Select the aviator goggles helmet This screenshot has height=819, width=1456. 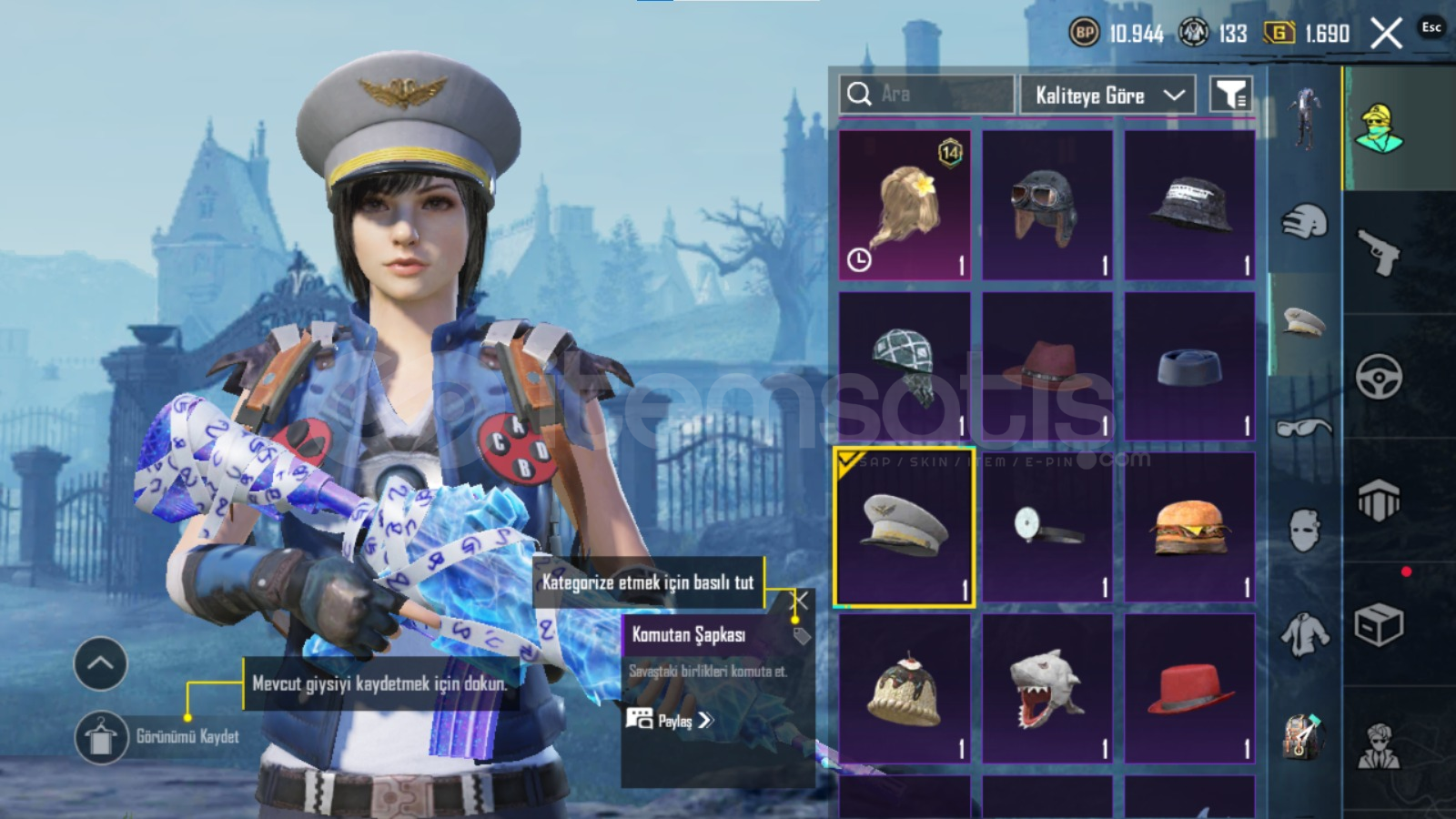[1046, 205]
